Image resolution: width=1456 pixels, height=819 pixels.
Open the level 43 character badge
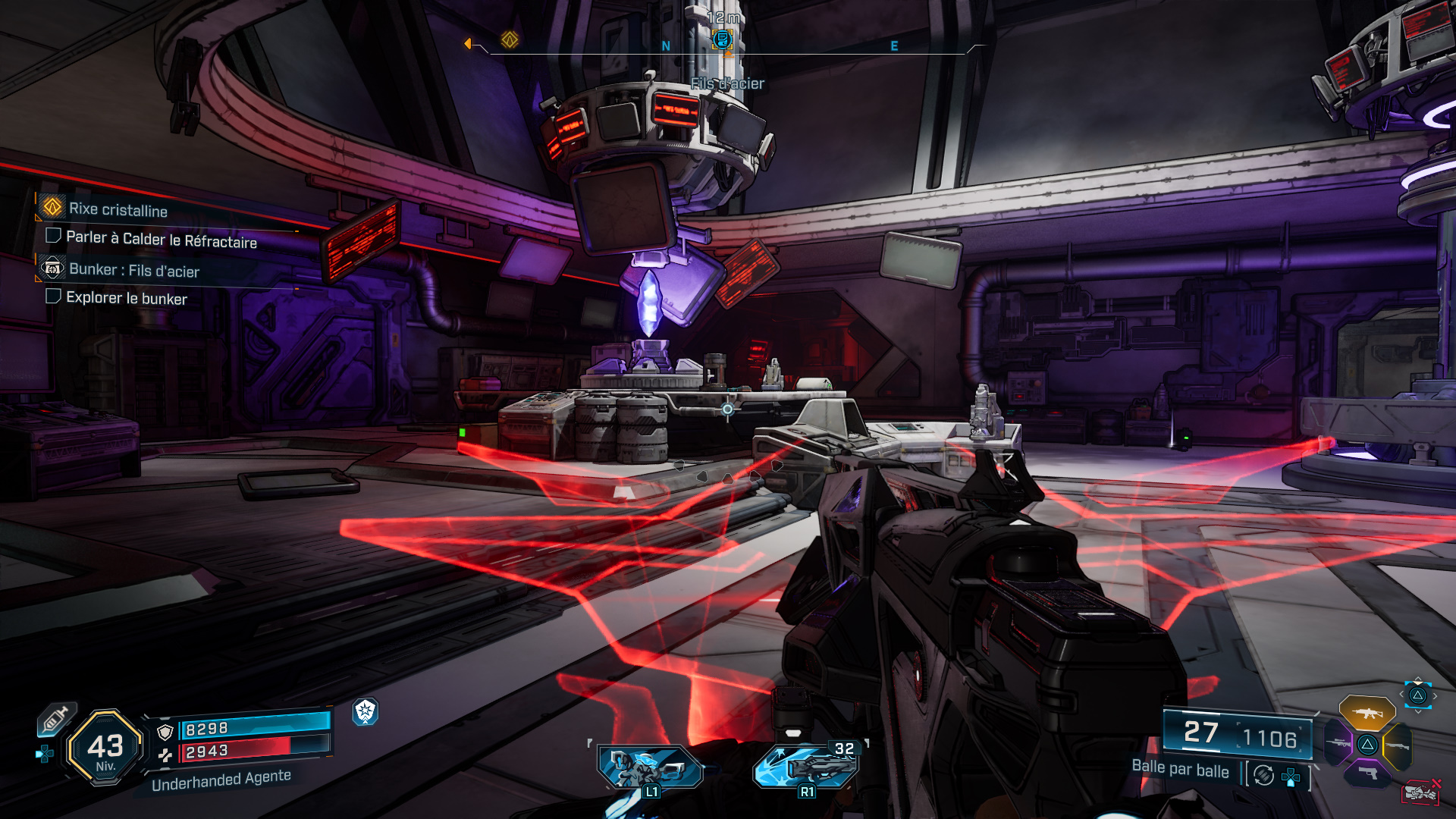point(105,748)
